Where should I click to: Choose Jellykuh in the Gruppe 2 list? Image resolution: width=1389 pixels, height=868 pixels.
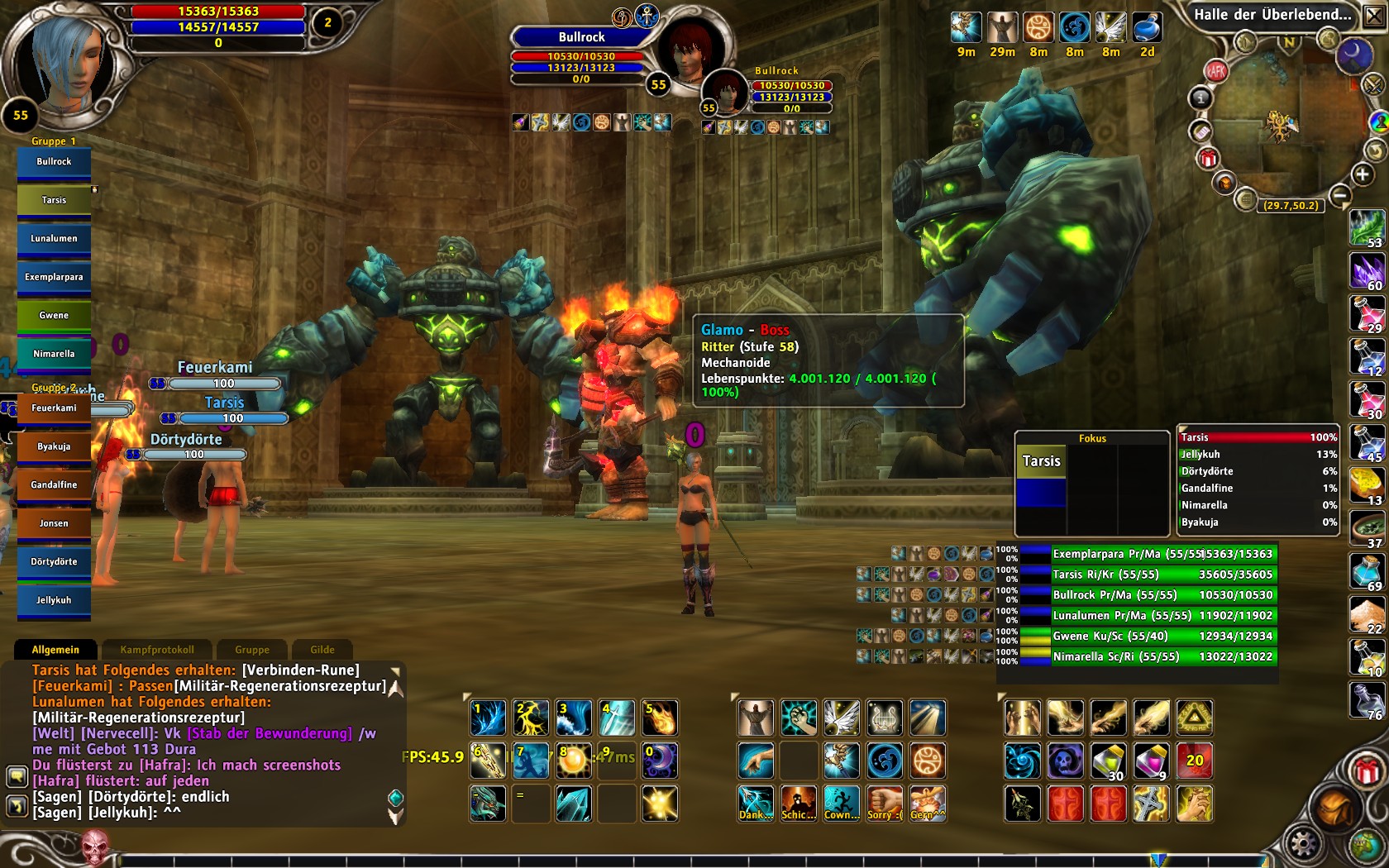pos(54,601)
